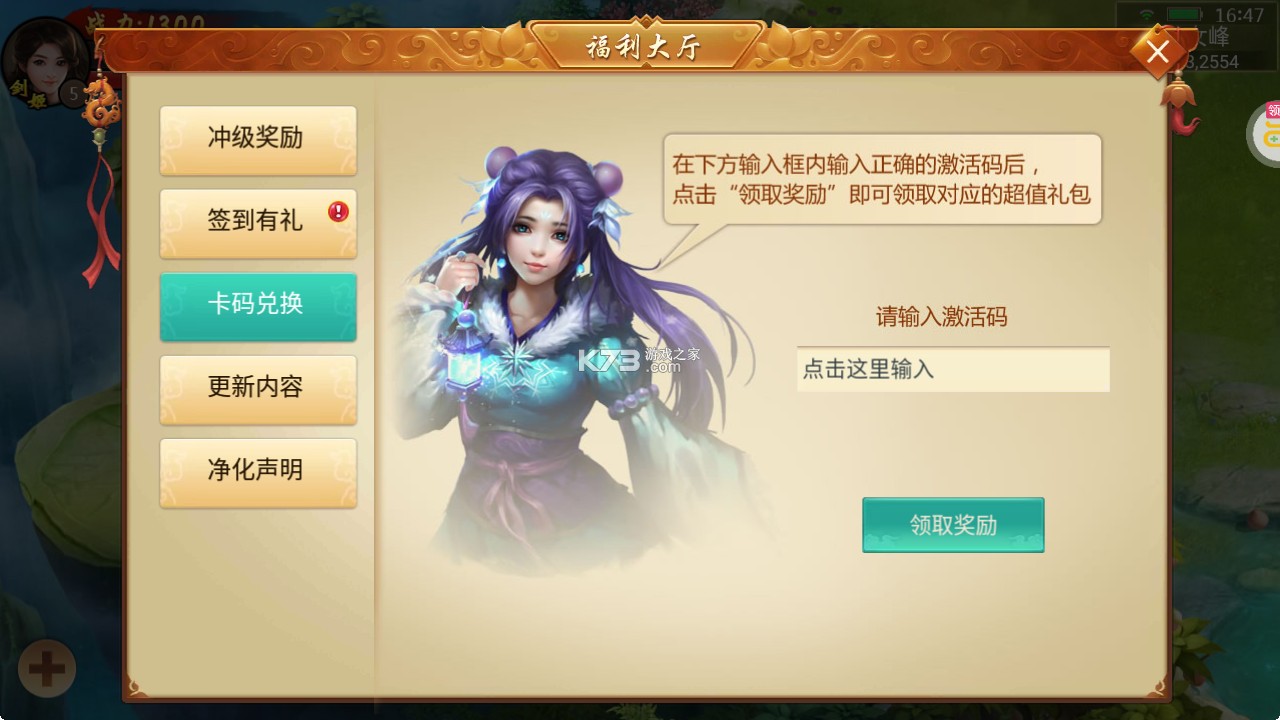Click the activation code input field
The image size is (1280, 720).
coord(952,371)
